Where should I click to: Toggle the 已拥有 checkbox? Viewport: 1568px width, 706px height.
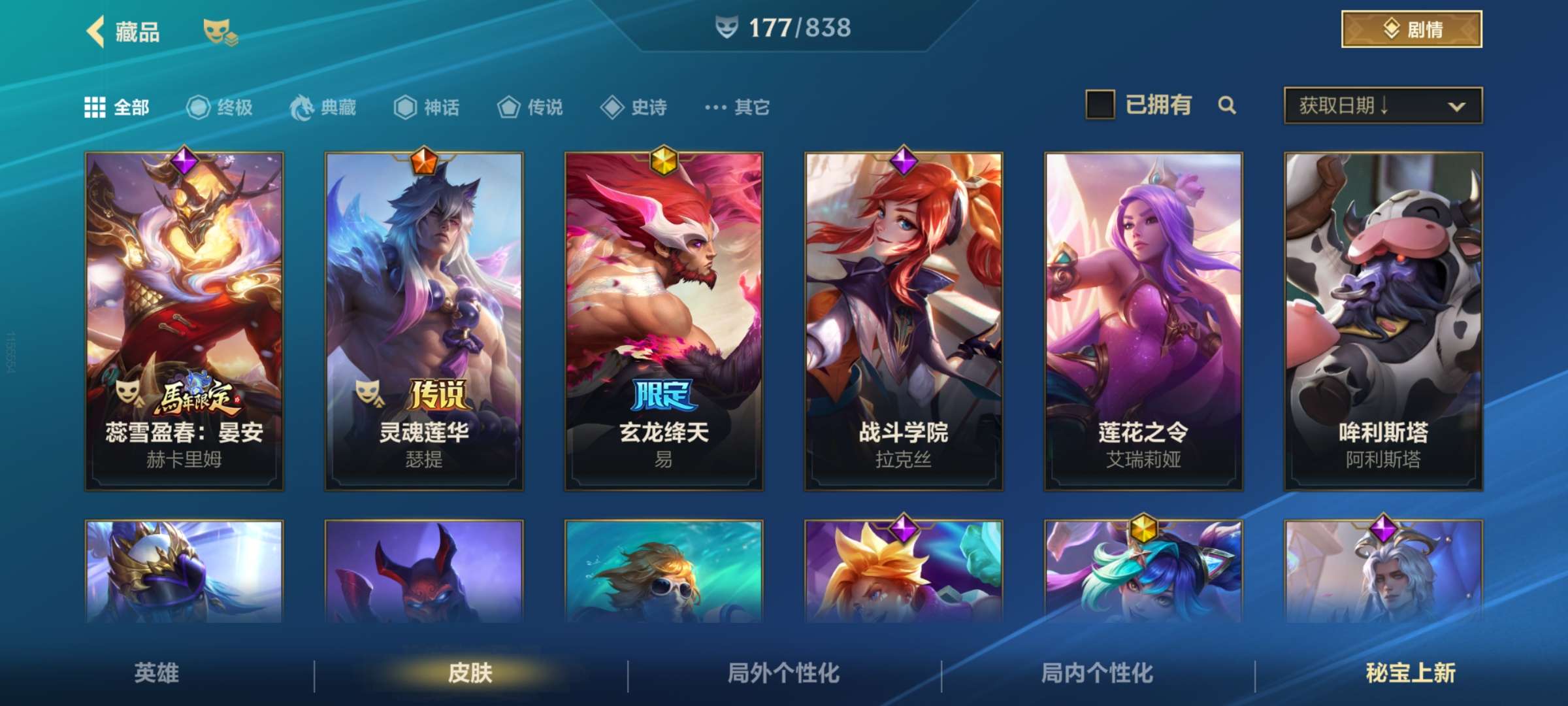click(1100, 105)
